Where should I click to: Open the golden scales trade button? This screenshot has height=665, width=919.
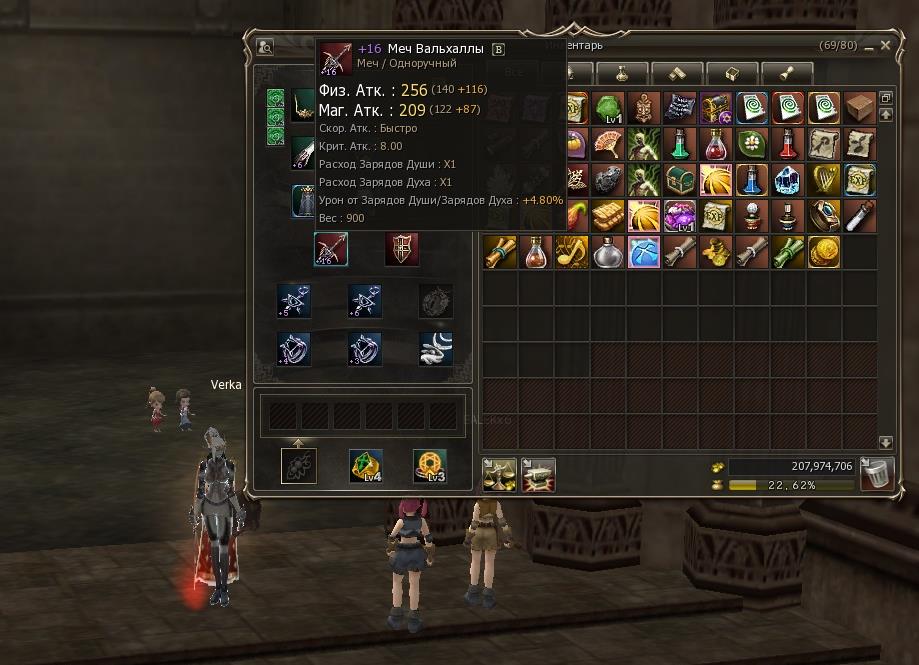pos(499,474)
